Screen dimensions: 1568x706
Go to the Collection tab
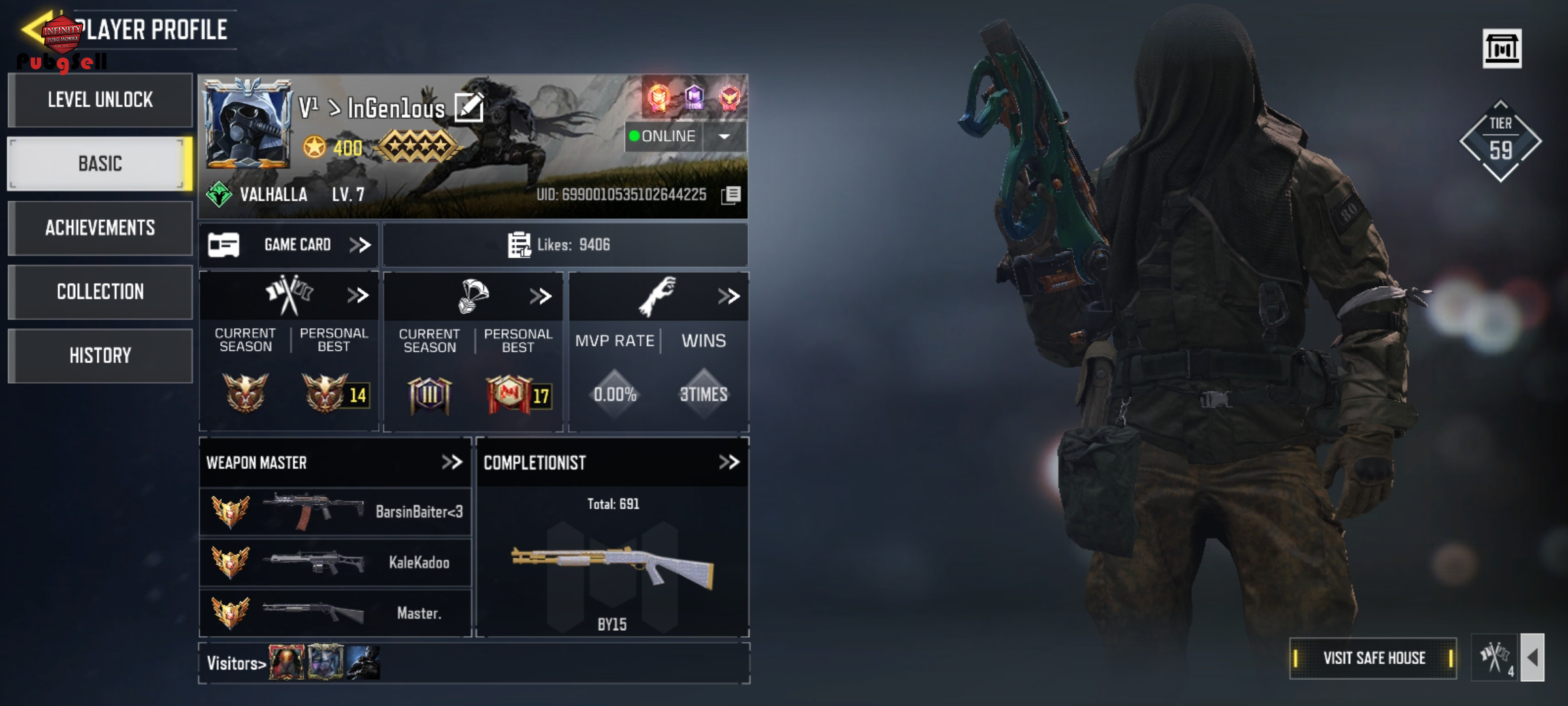pos(100,292)
